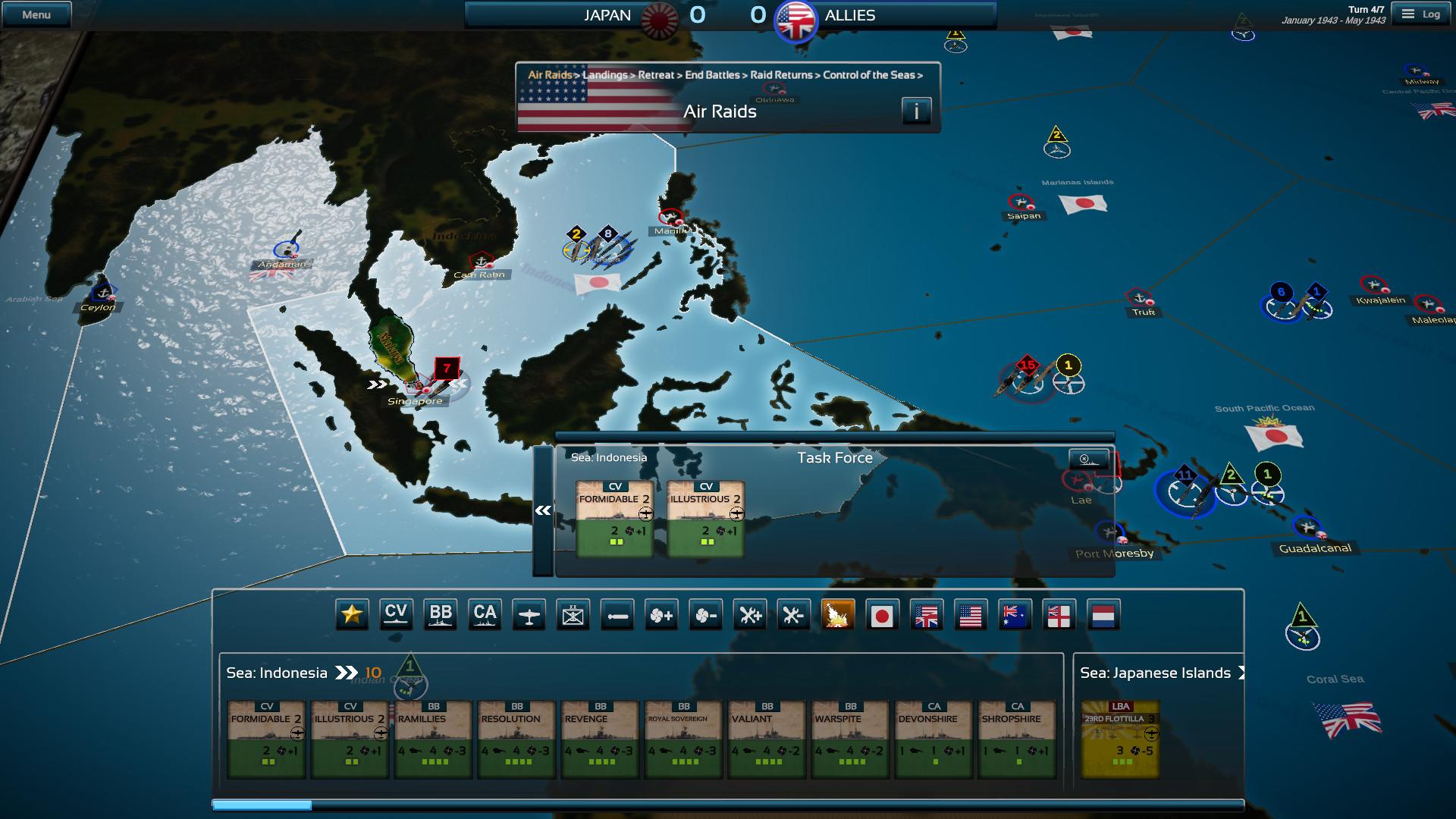The image size is (1456, 819).
Task: Click the wrench-plus upgrade filter icon
Action: (751, 615)
